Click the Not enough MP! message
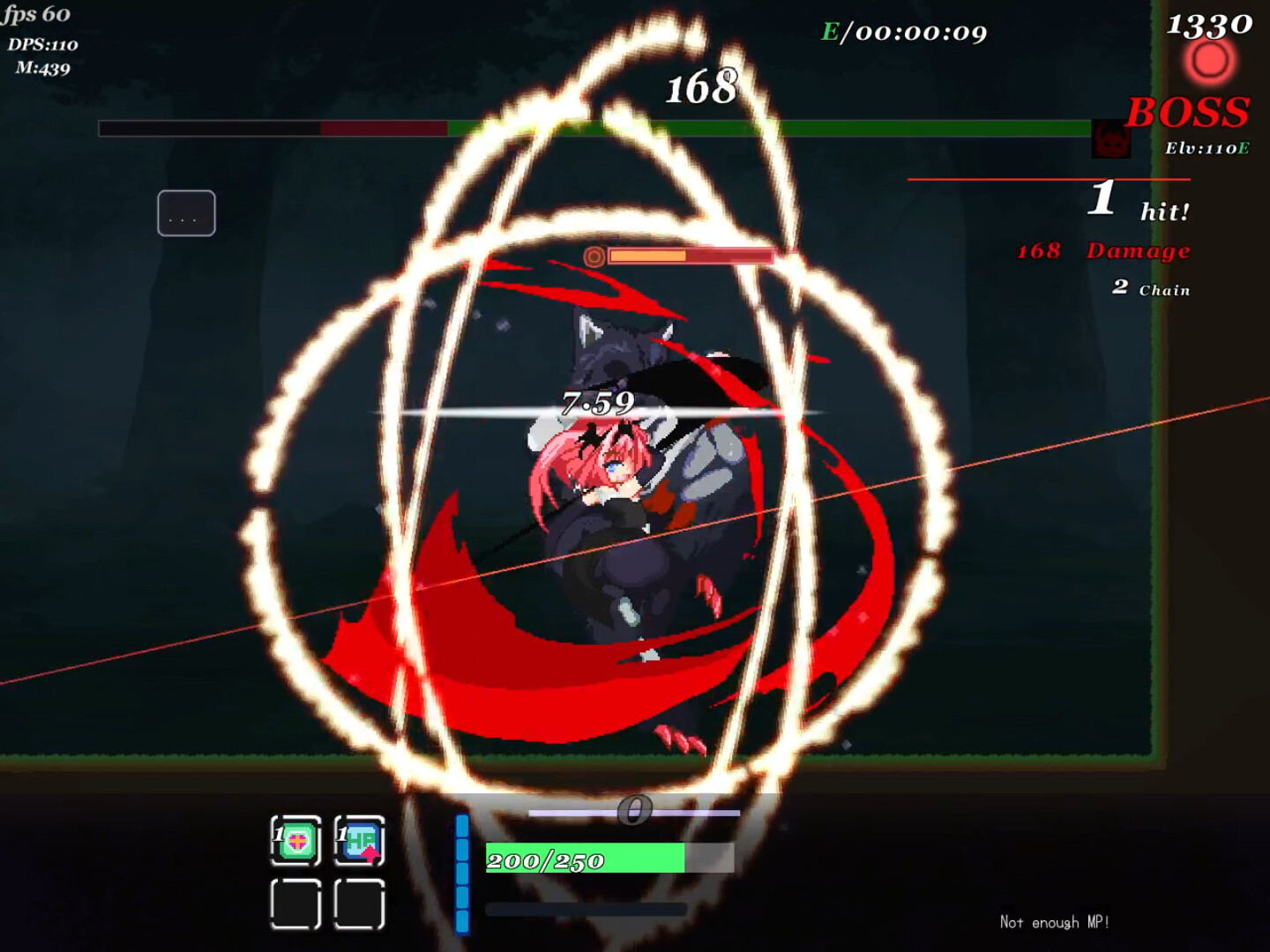This screenshot has height=952, width=1270. (1055, 922)
